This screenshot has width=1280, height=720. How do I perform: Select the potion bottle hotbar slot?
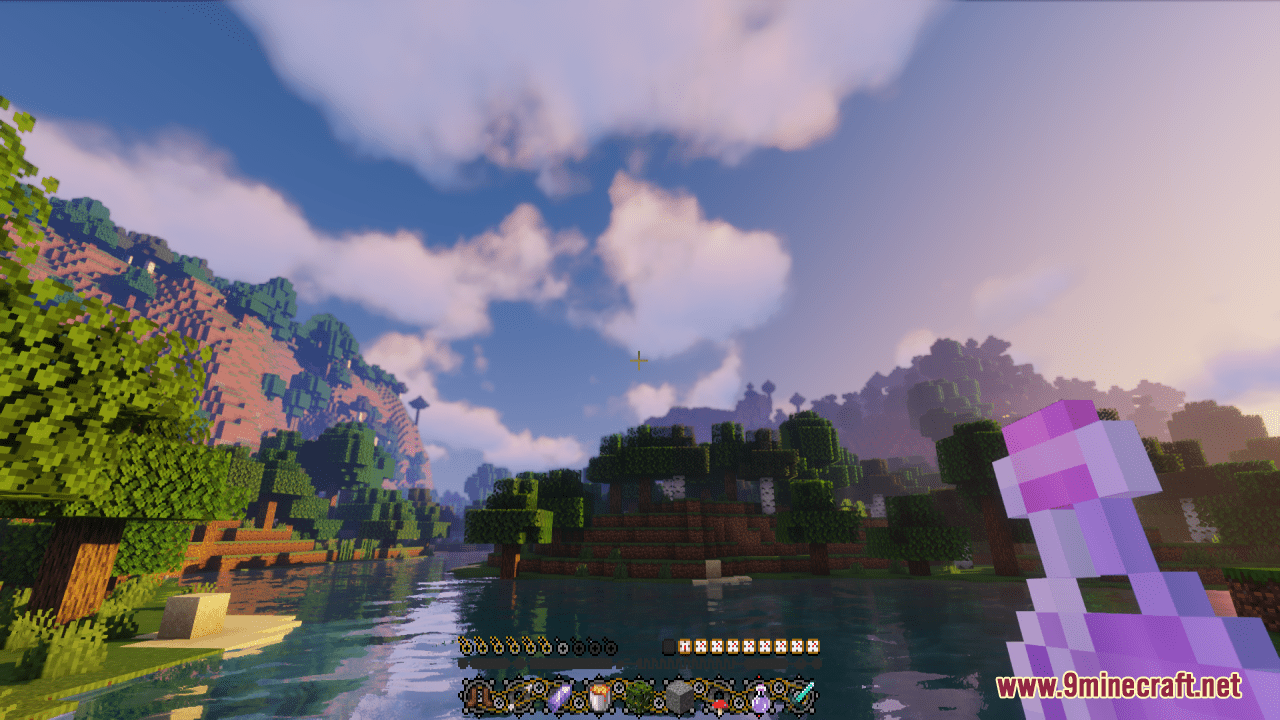pyautogui.click(x=761, y=697)
